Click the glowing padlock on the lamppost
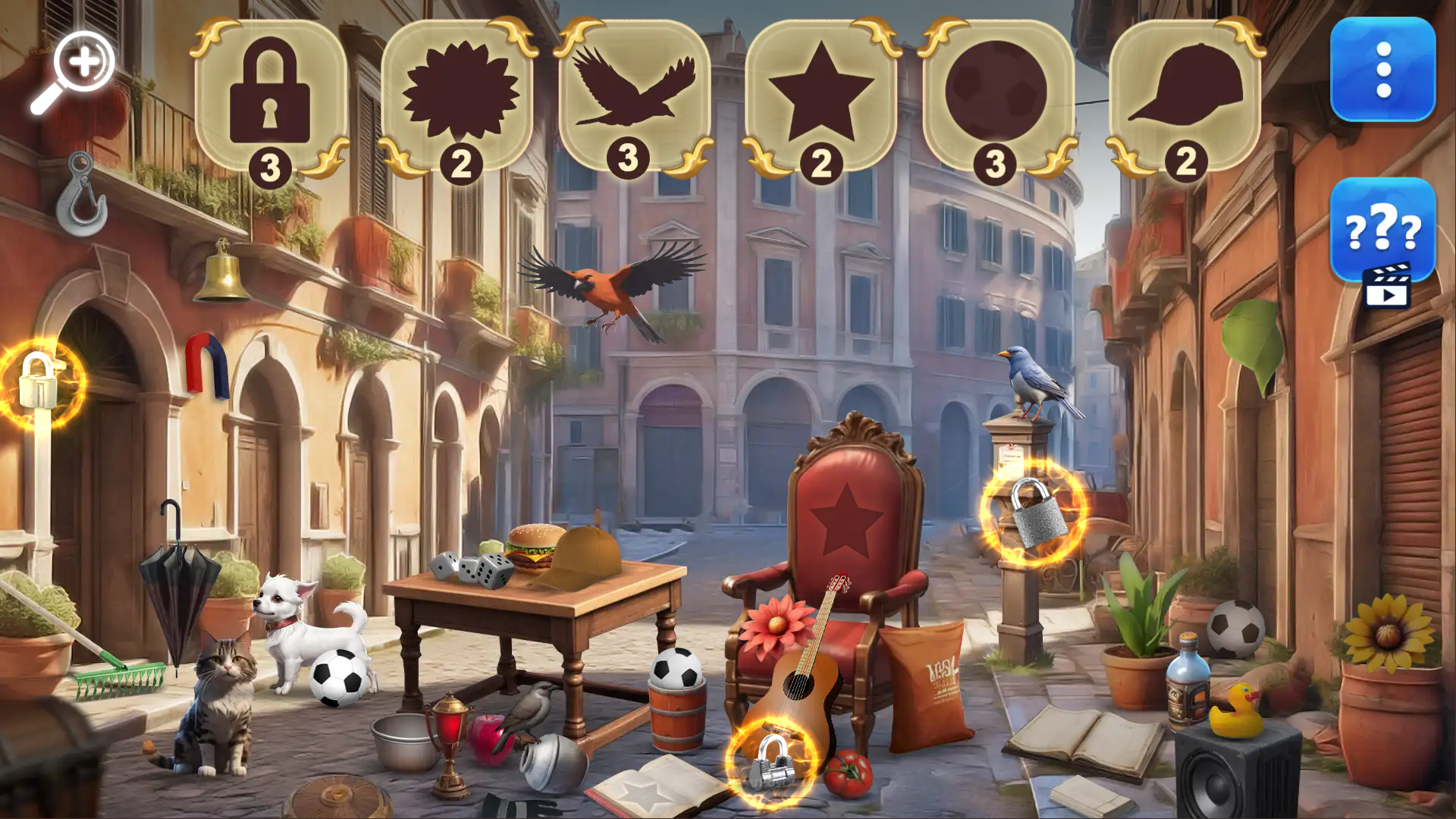This screenshot has height=819, width=1456. pyautogui.click(x=36, y=383)
